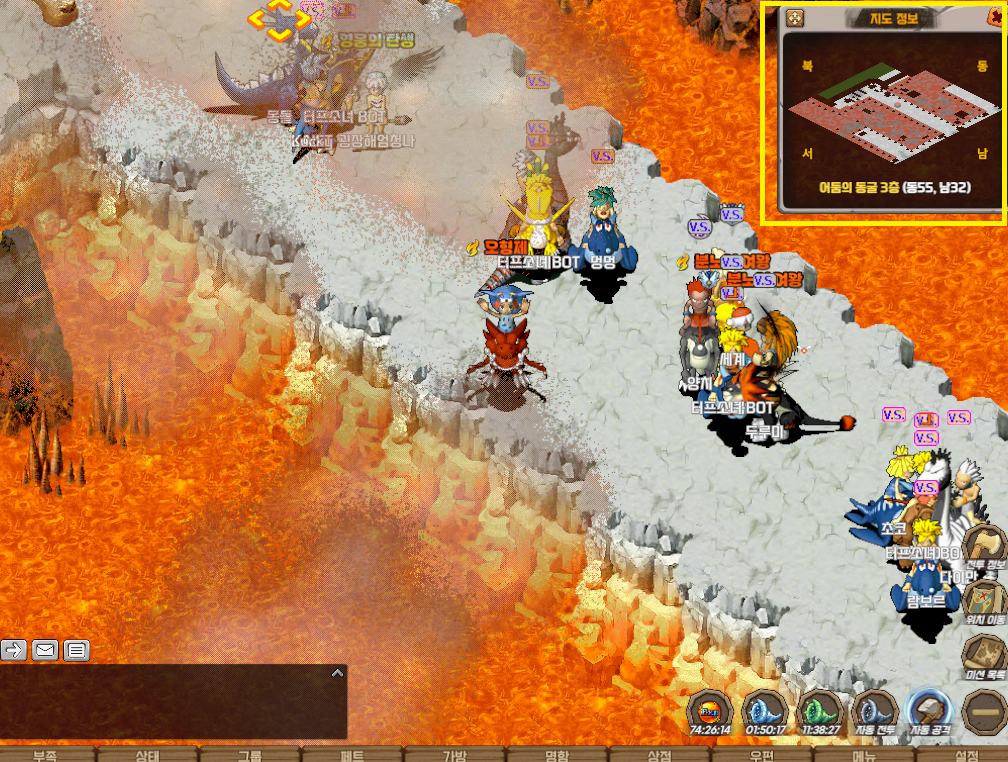Toggle 자동 전투 auto battle

tap(874, 712)
